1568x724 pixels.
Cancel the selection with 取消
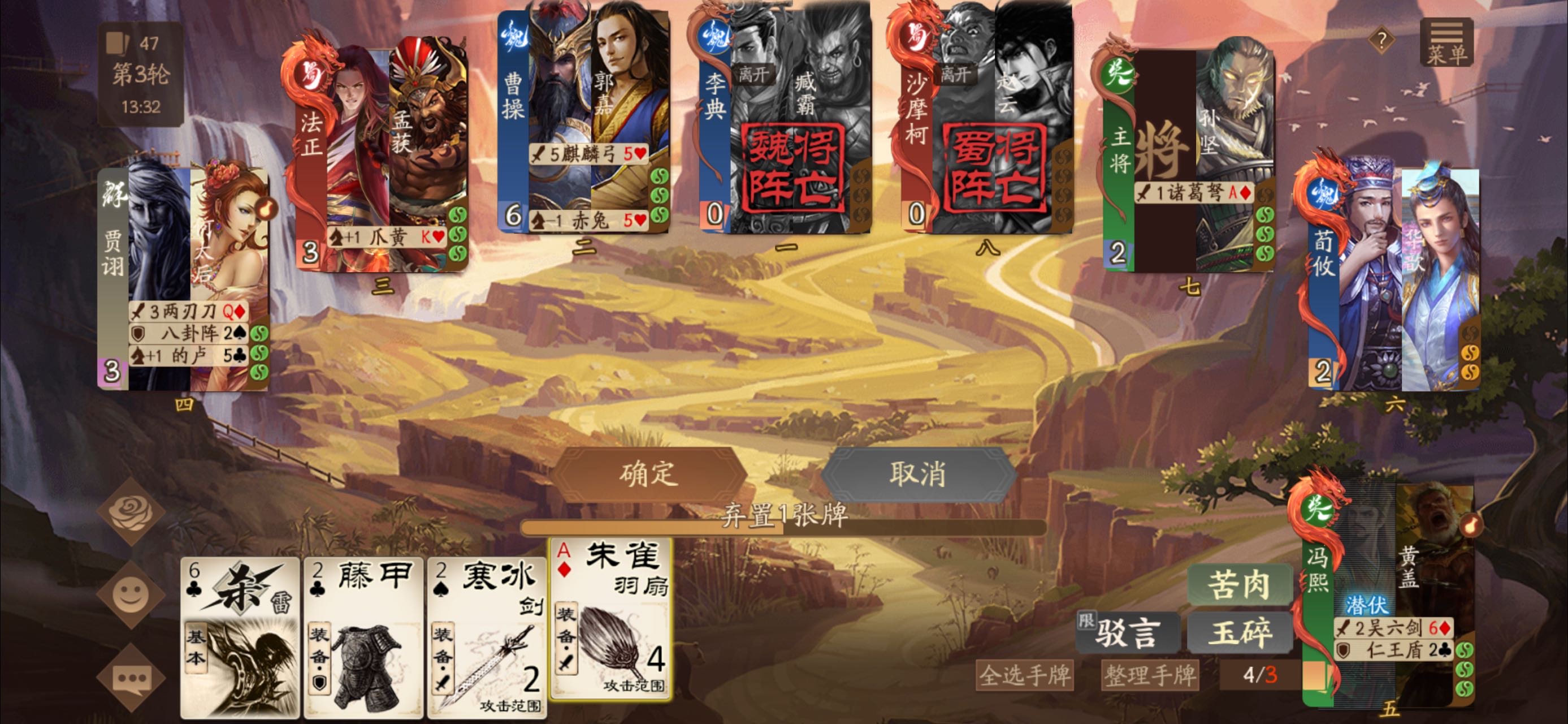coord(917,474)
